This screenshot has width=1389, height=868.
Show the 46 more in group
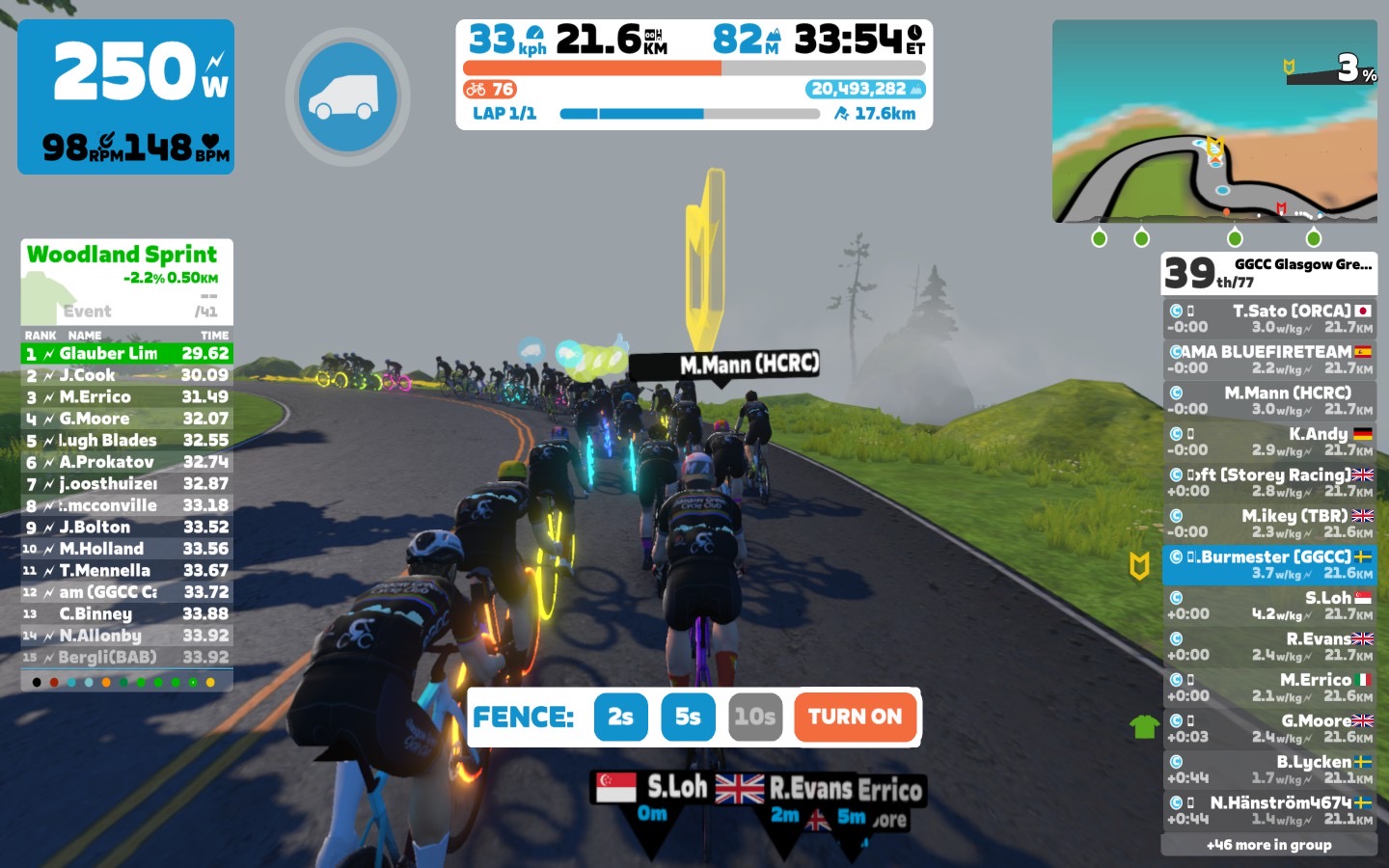(1268, 845)
